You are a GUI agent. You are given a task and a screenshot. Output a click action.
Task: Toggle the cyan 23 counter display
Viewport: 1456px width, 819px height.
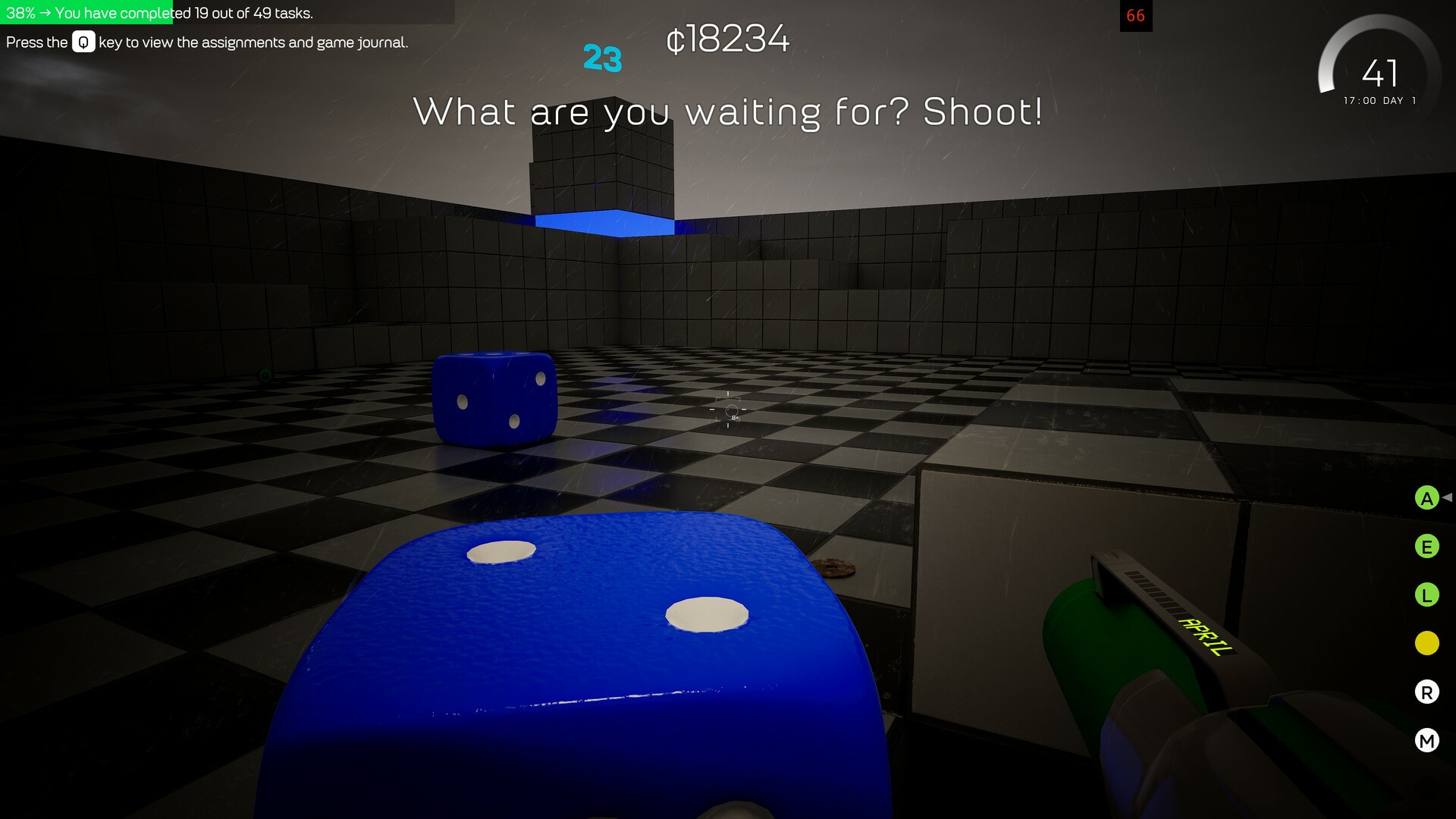click(x=601, y=57)
